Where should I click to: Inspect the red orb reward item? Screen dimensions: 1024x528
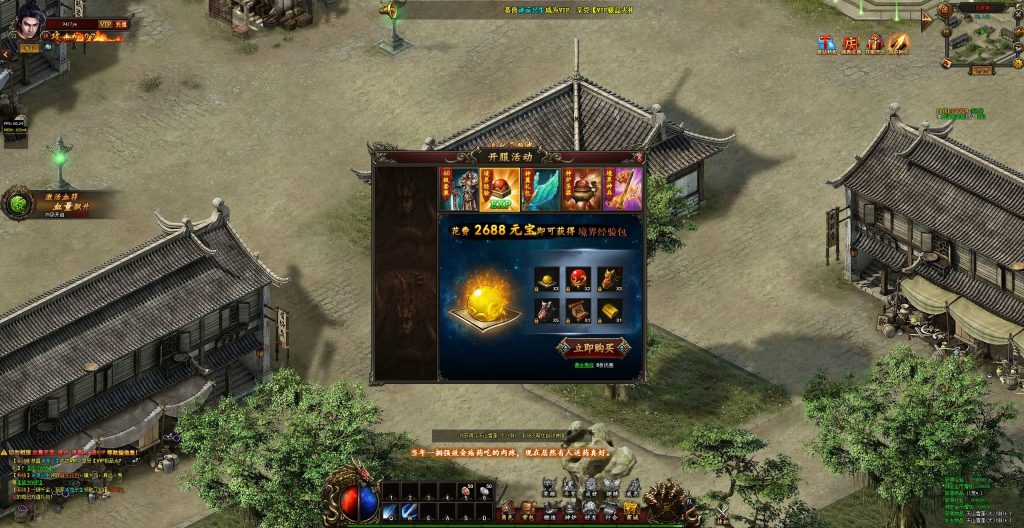tap(578, 278)
